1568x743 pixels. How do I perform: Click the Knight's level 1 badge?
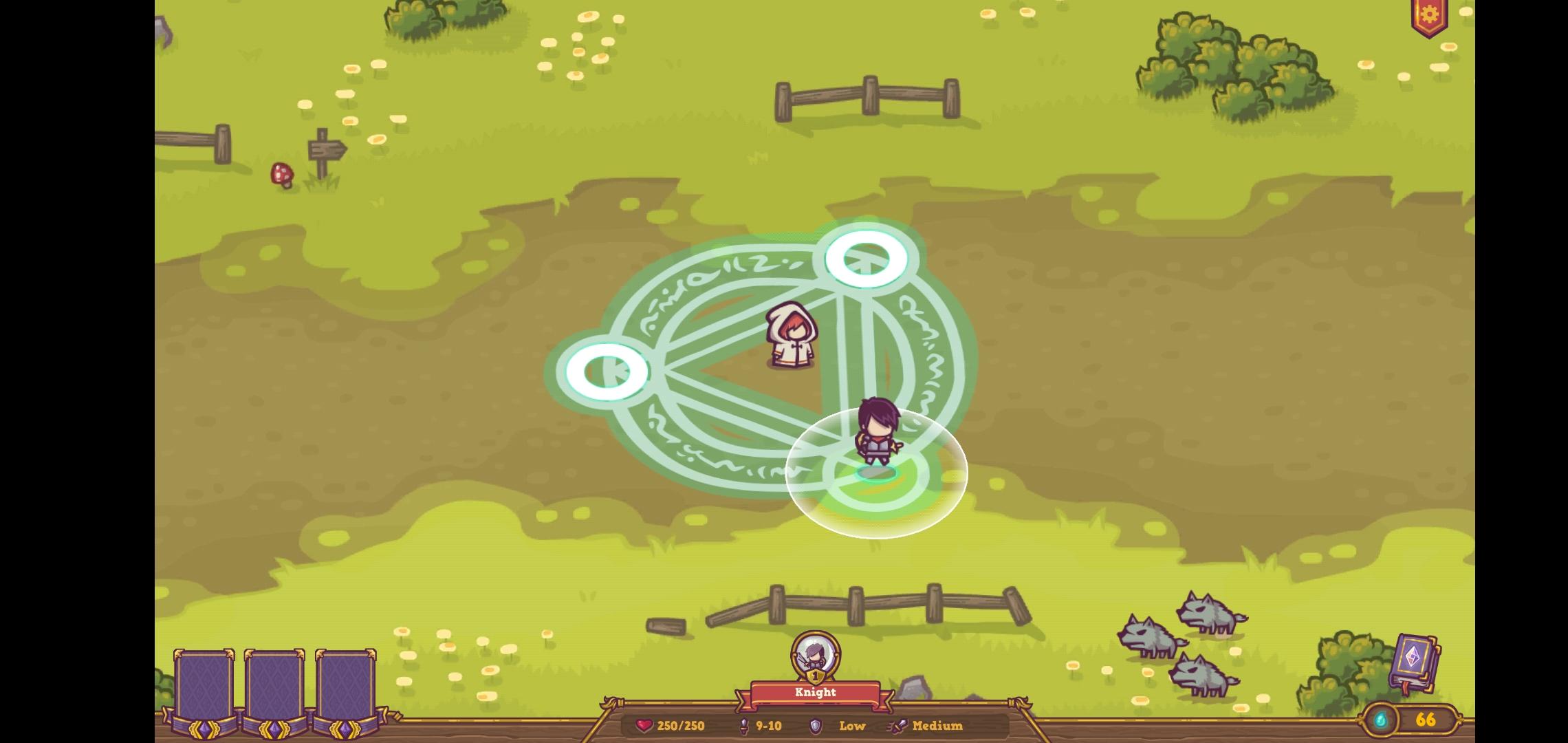click(x=815, y=677)
